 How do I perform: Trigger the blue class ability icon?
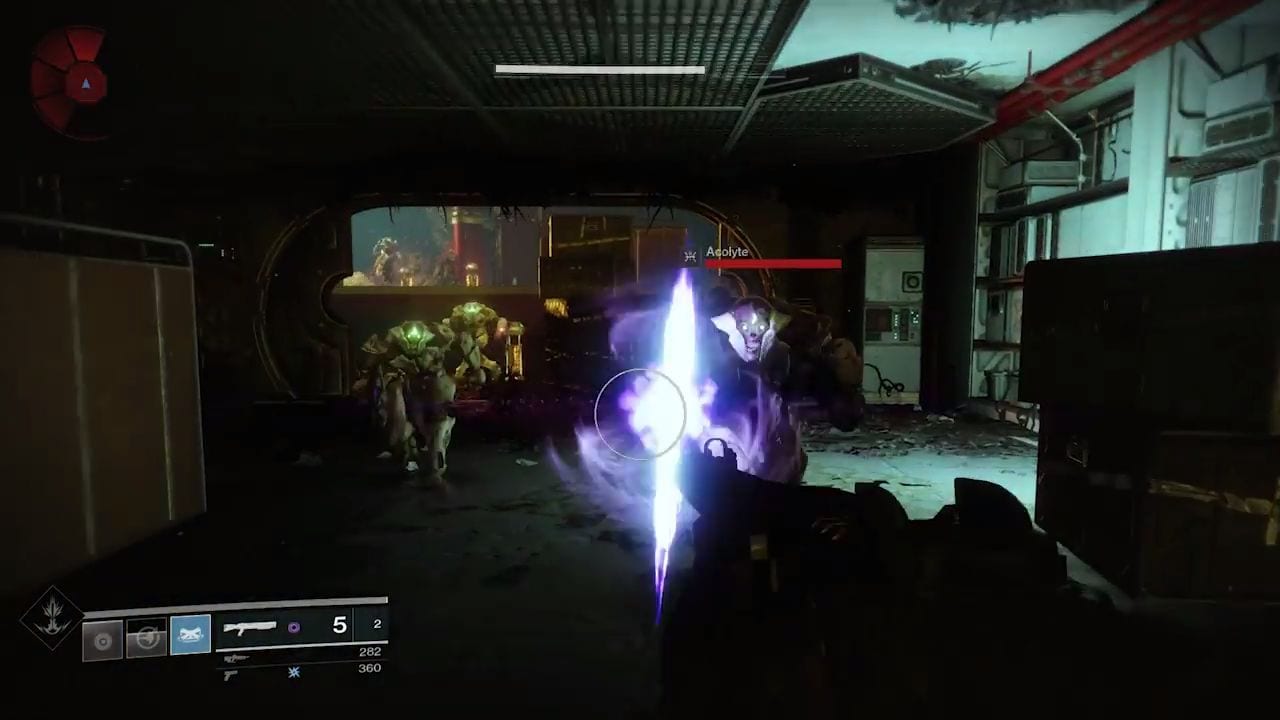(x=190, y=635)
